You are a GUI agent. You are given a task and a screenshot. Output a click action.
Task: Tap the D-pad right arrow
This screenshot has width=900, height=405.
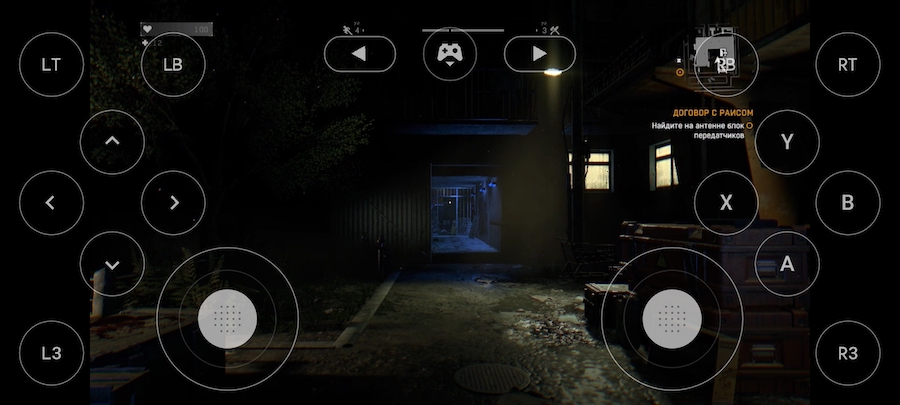[173, 202]
